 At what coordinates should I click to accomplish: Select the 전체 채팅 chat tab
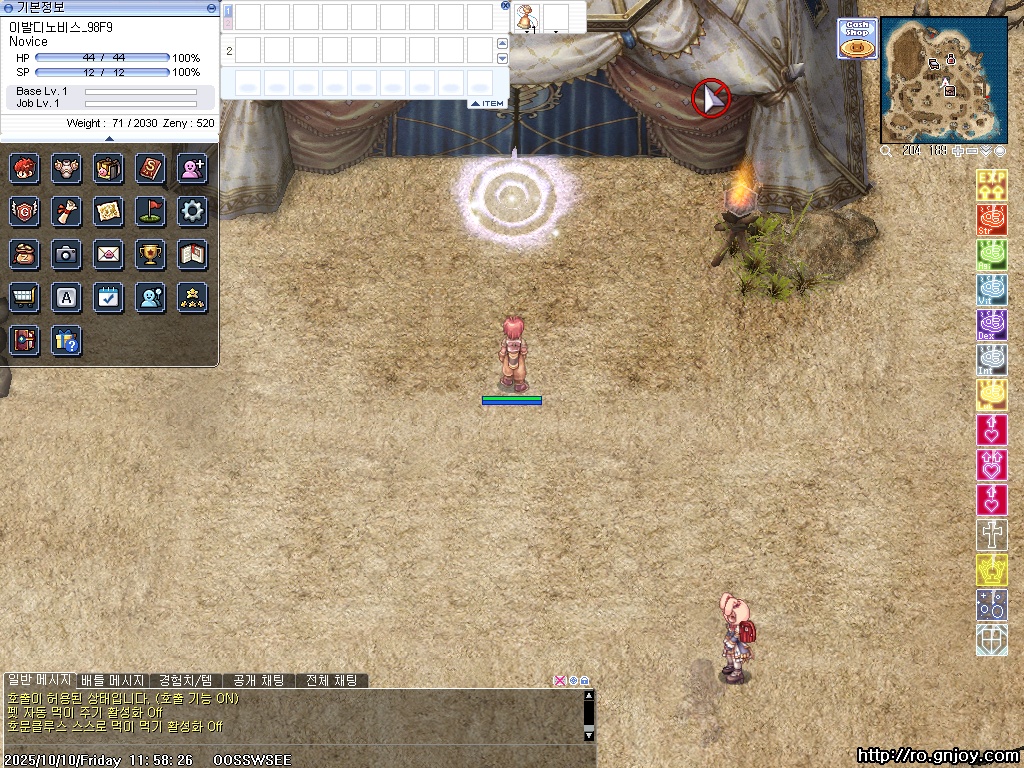(x=332, y=681)
